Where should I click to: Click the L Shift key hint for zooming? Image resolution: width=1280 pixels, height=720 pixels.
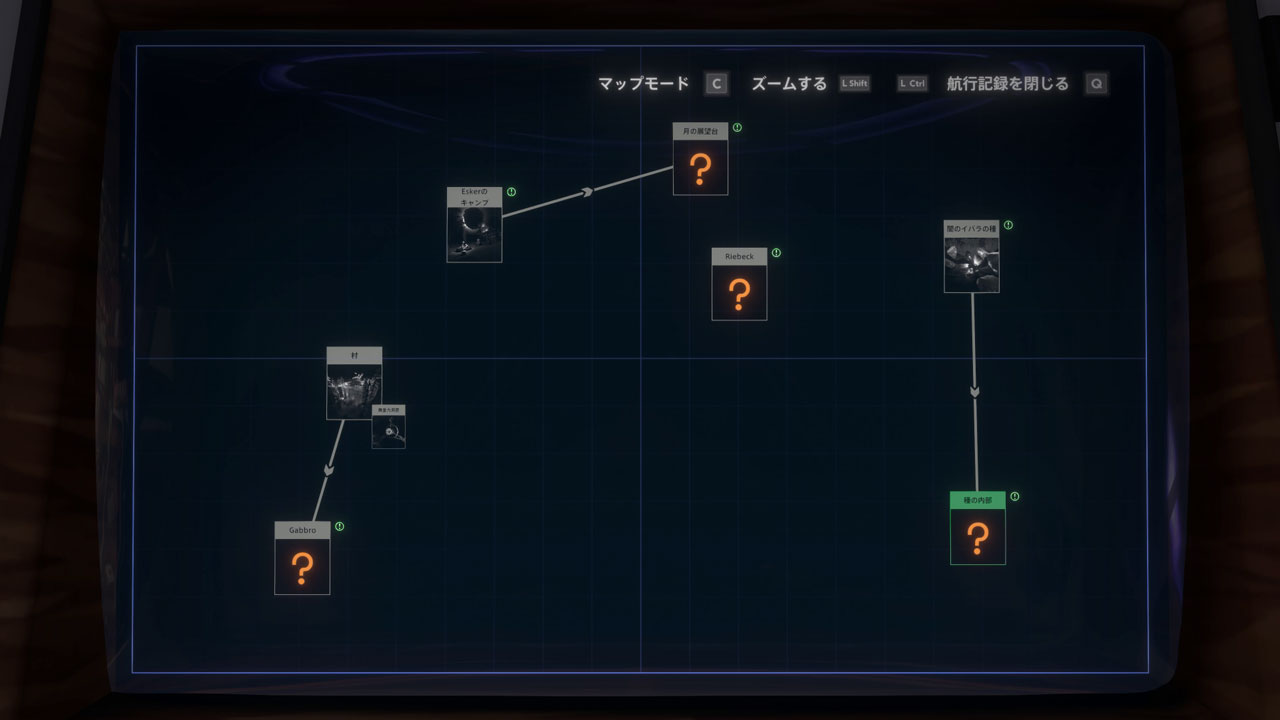click(x=855, y=84)
